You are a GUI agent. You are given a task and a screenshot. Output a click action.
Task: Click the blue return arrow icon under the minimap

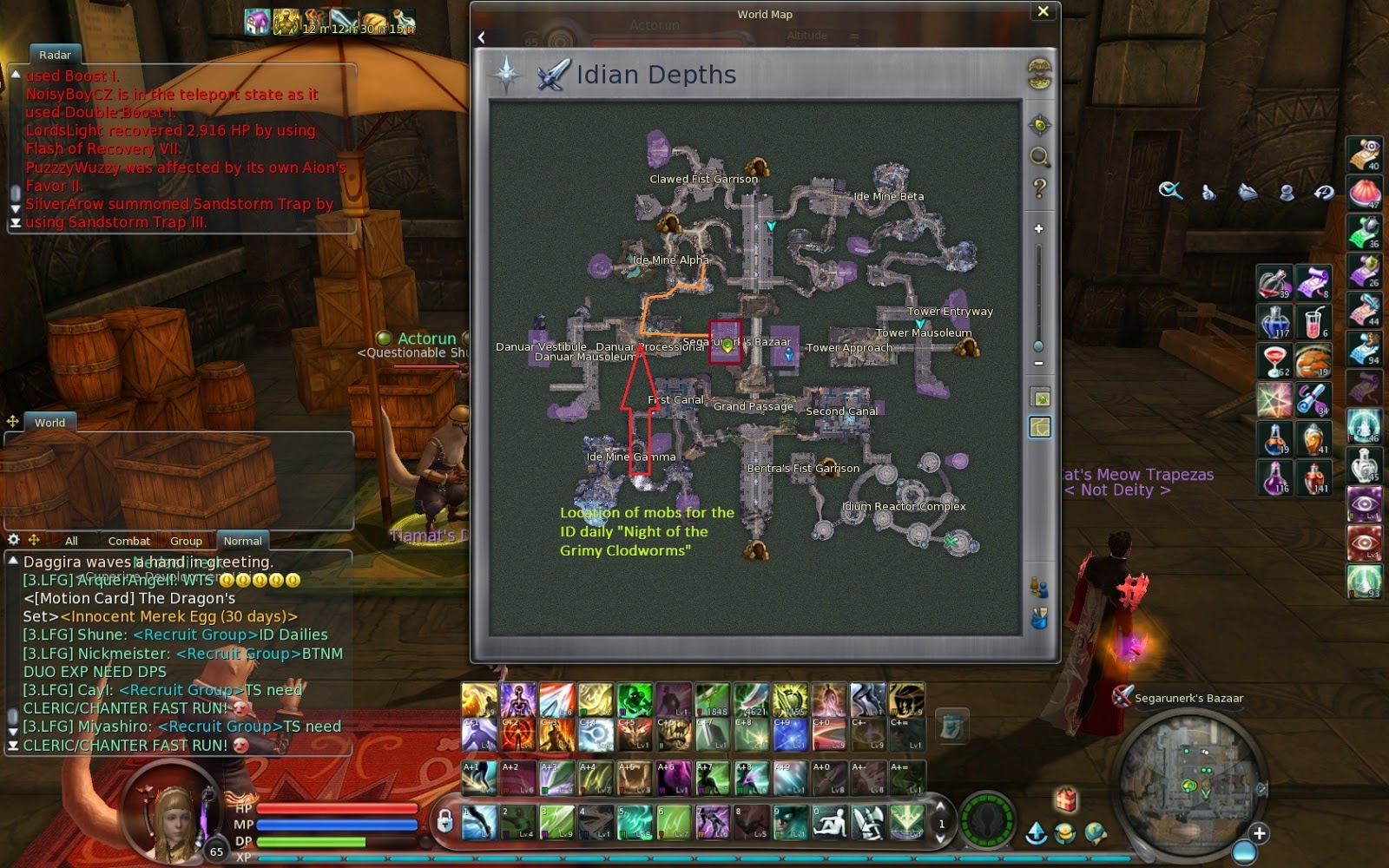coord(1037,833)
